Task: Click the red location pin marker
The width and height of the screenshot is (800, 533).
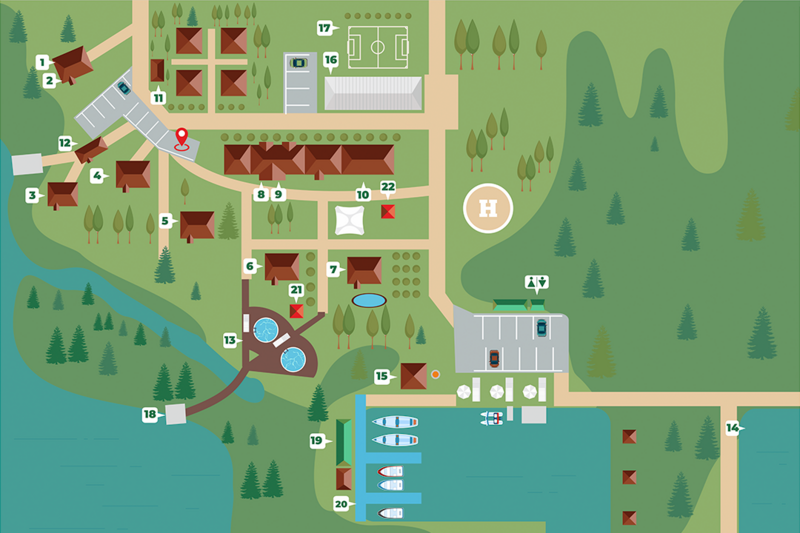Action: [182, 138]
